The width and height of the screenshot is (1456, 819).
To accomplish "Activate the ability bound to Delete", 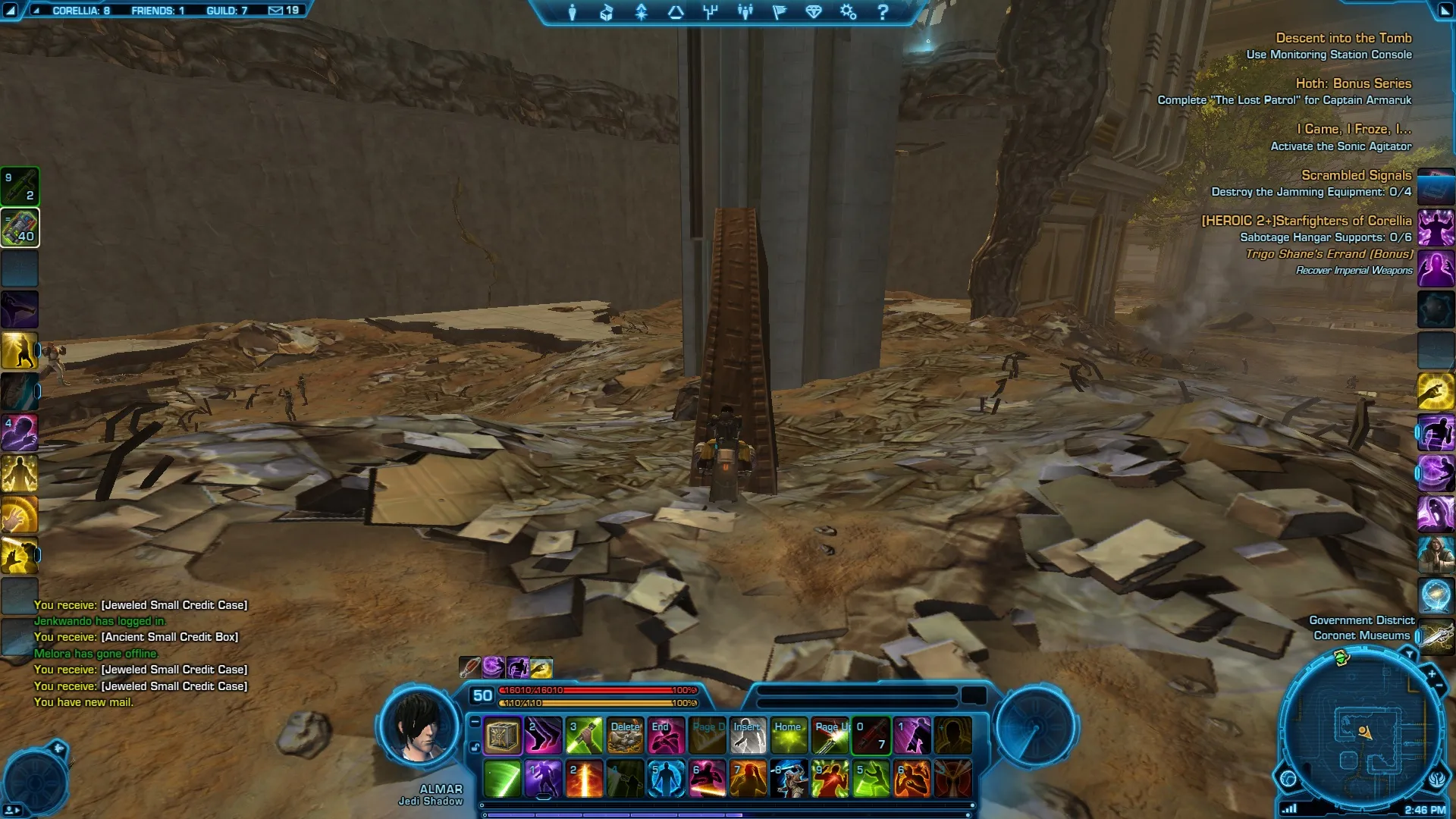I will (x=625, y=736).
